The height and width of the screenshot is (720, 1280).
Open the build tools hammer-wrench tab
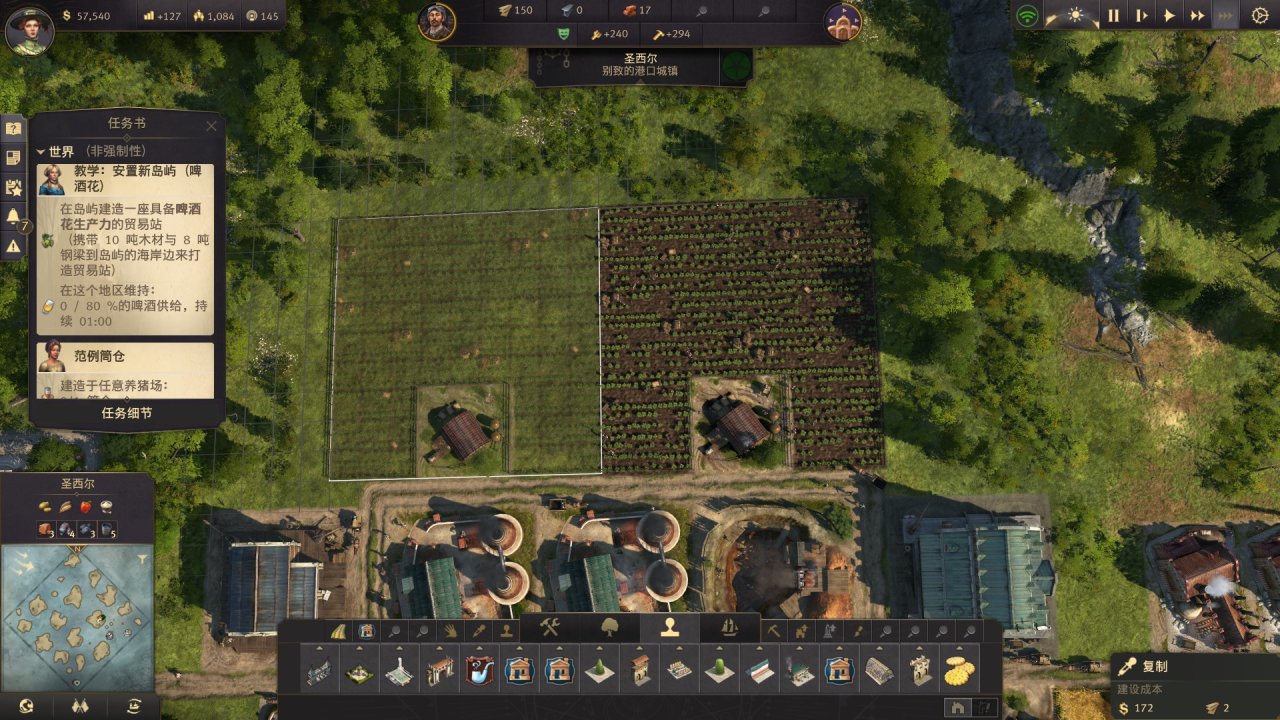(x=549, y=628)
